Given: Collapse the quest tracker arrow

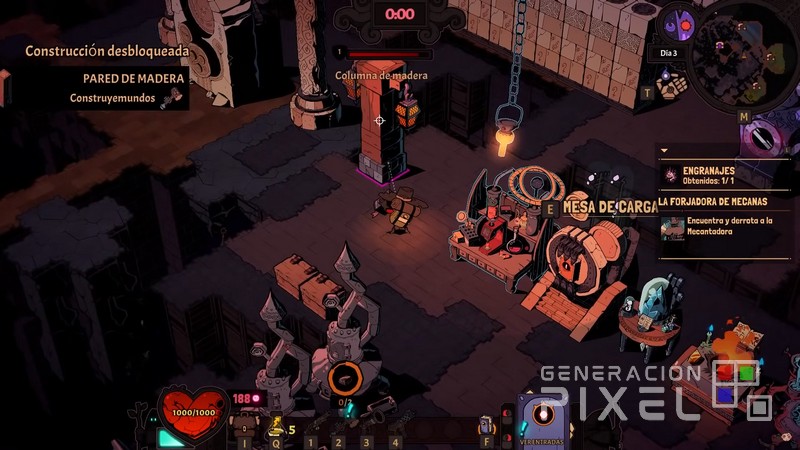Looking at the screenshot, I should pos(665,152).
